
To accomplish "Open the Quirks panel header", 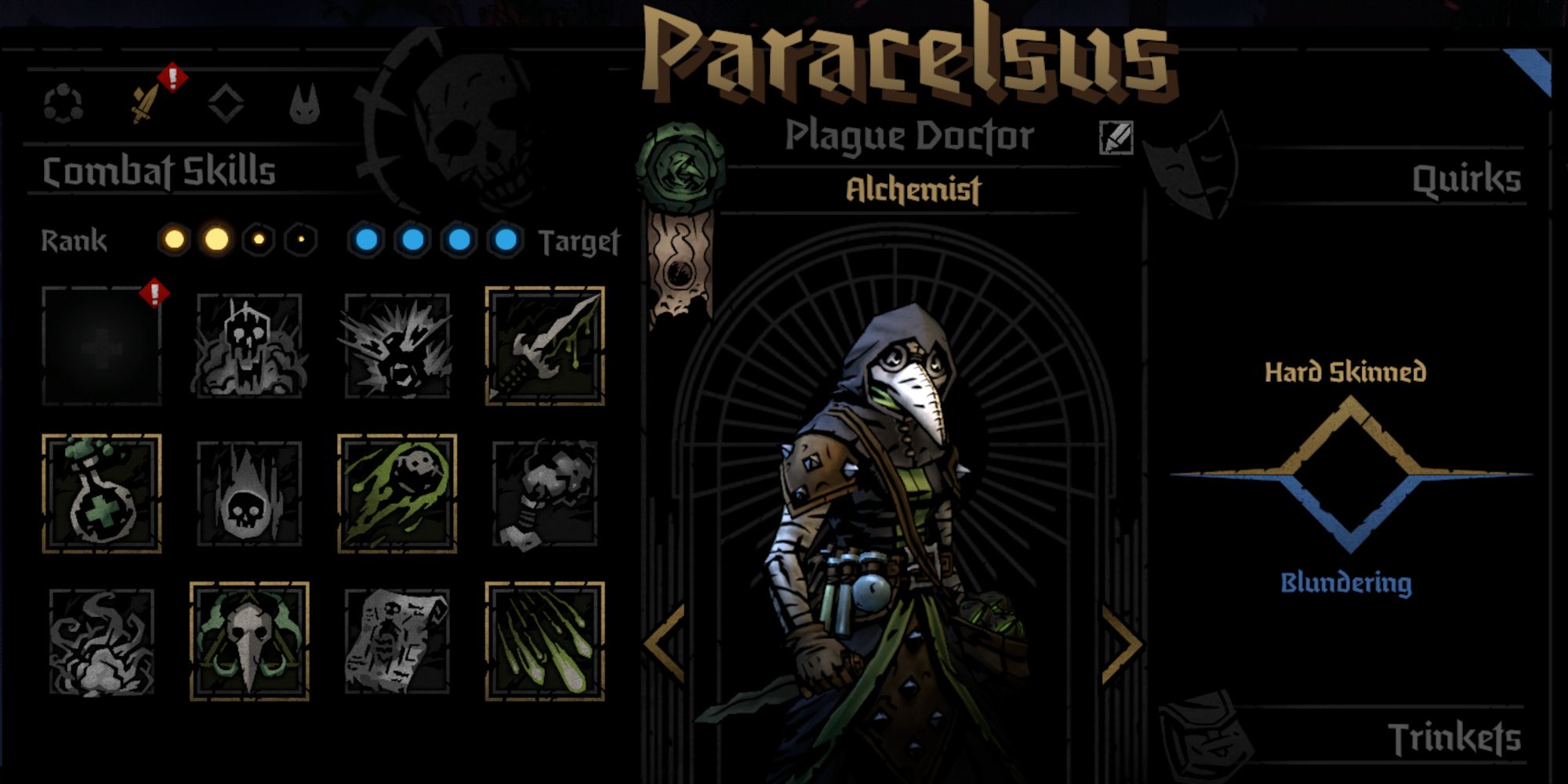I will point(1468,178).
